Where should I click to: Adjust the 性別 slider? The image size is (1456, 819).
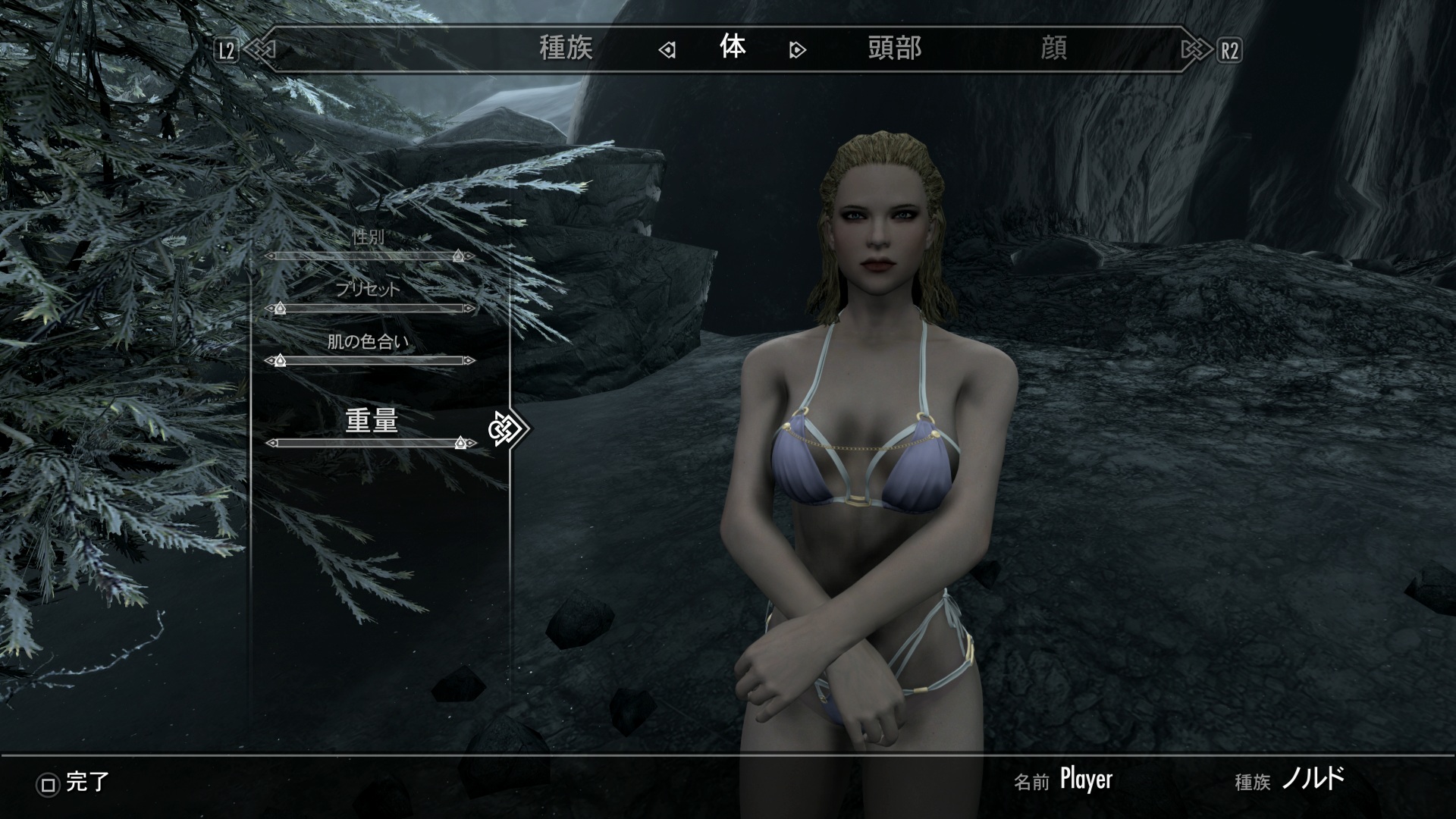coord(370,256)
